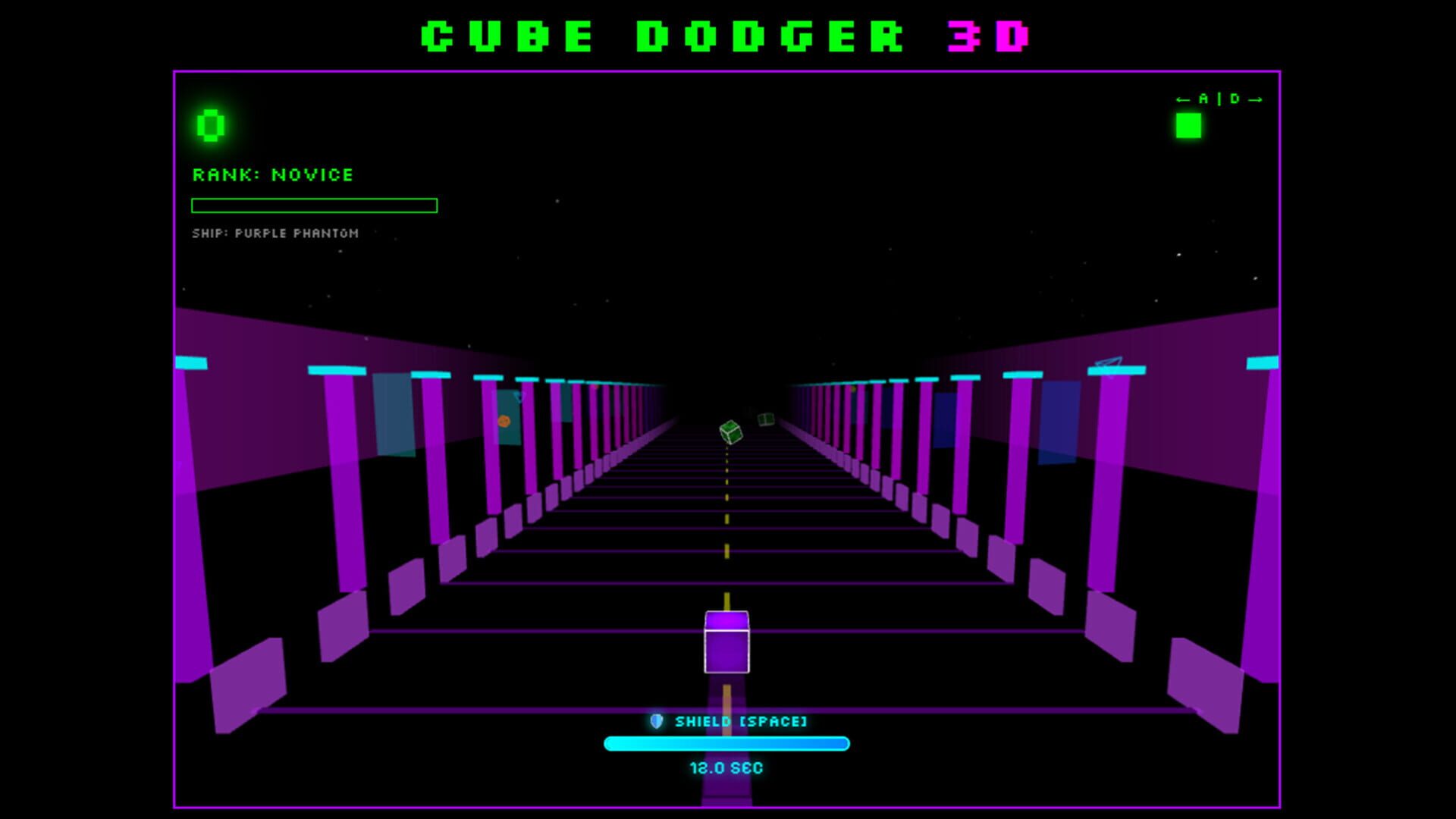Click the RANK: NOVICE progress bar
Image resolution: width=1456 pixels, height=819 pixels.
(x=315, y=204)
